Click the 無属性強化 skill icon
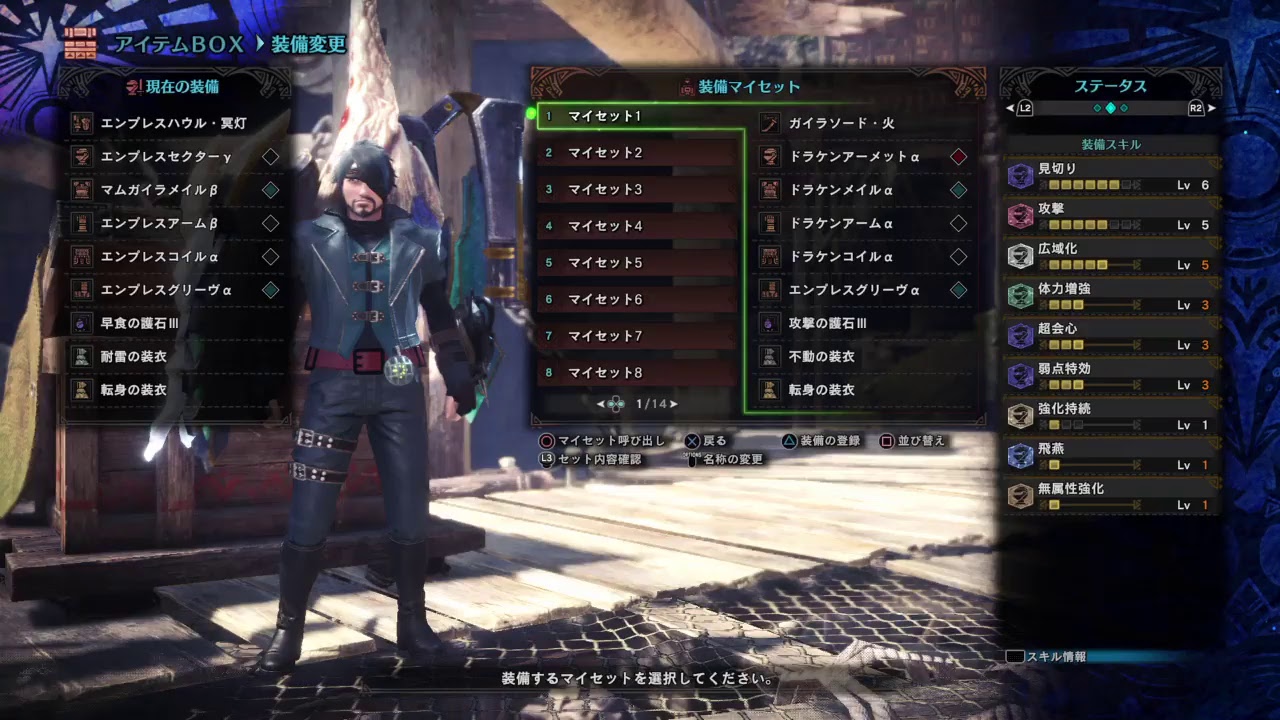This screenshot has width=1280, height=720. [1021, 497]
